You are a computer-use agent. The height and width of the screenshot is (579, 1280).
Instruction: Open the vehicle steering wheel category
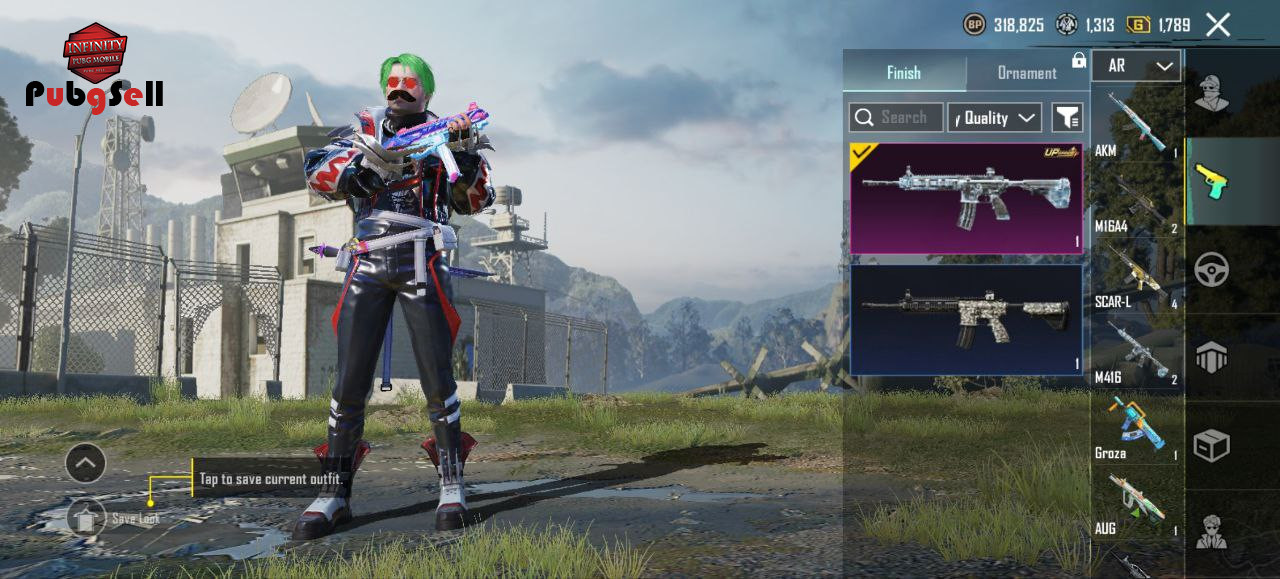coord(1212,270)
